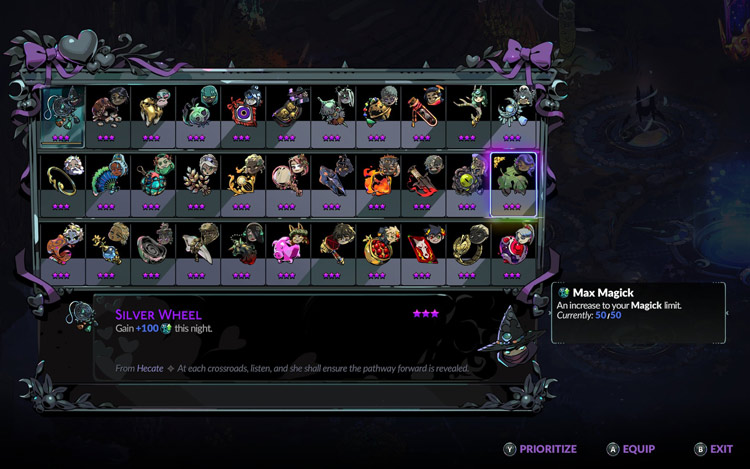750x469 pixels.
Task: Select the Silver Wheel keepsake
Action: point(60,111)
